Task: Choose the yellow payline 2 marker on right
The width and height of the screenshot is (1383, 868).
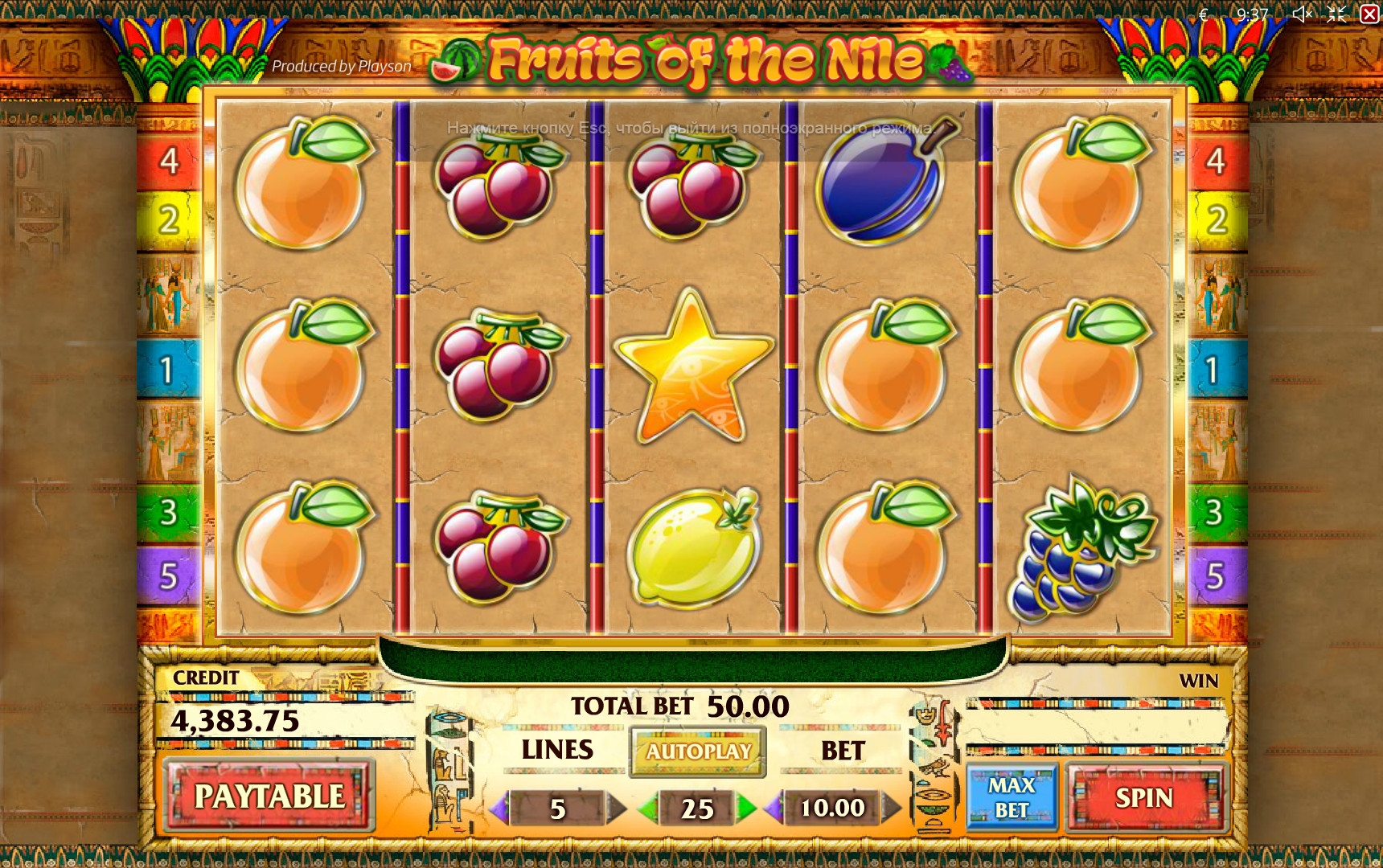Action: coord(1217,219)
